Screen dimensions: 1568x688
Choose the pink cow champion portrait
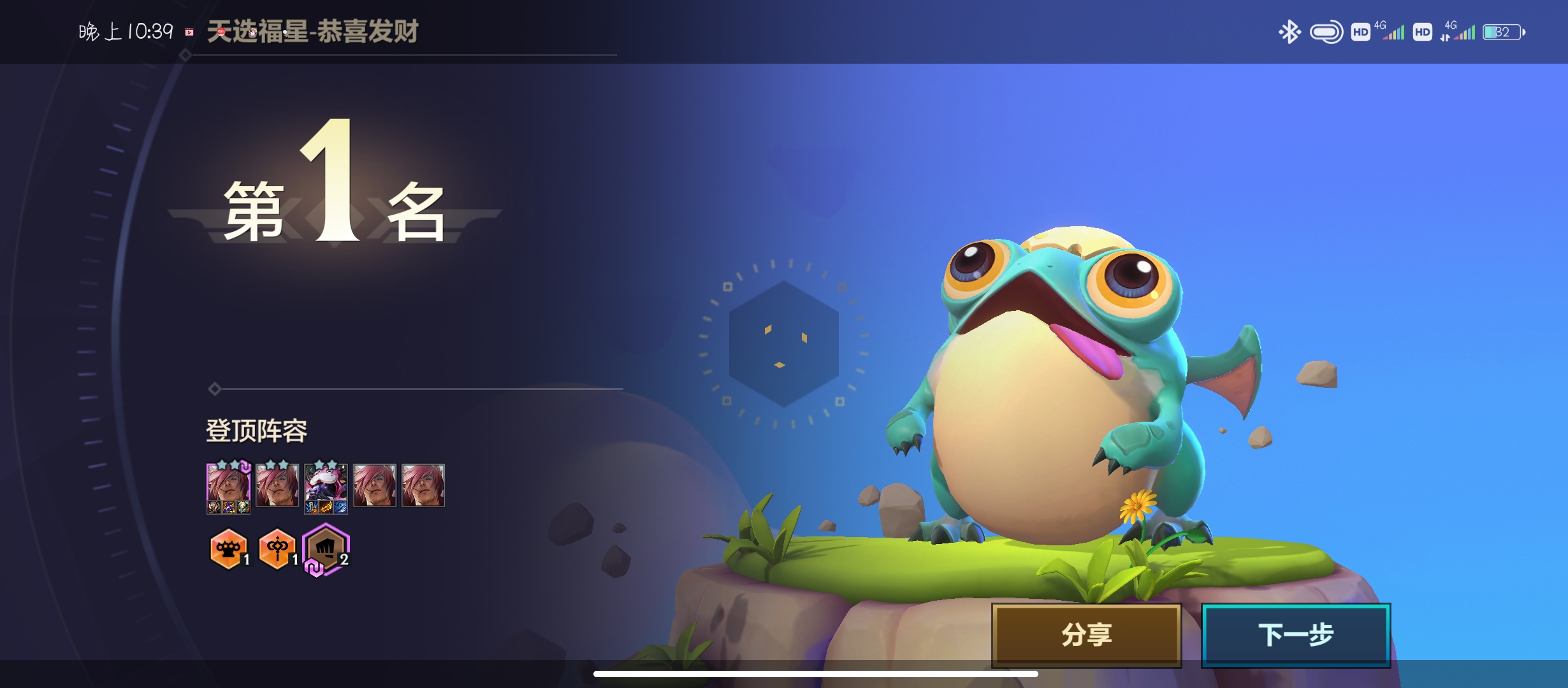tap(326, 486)
